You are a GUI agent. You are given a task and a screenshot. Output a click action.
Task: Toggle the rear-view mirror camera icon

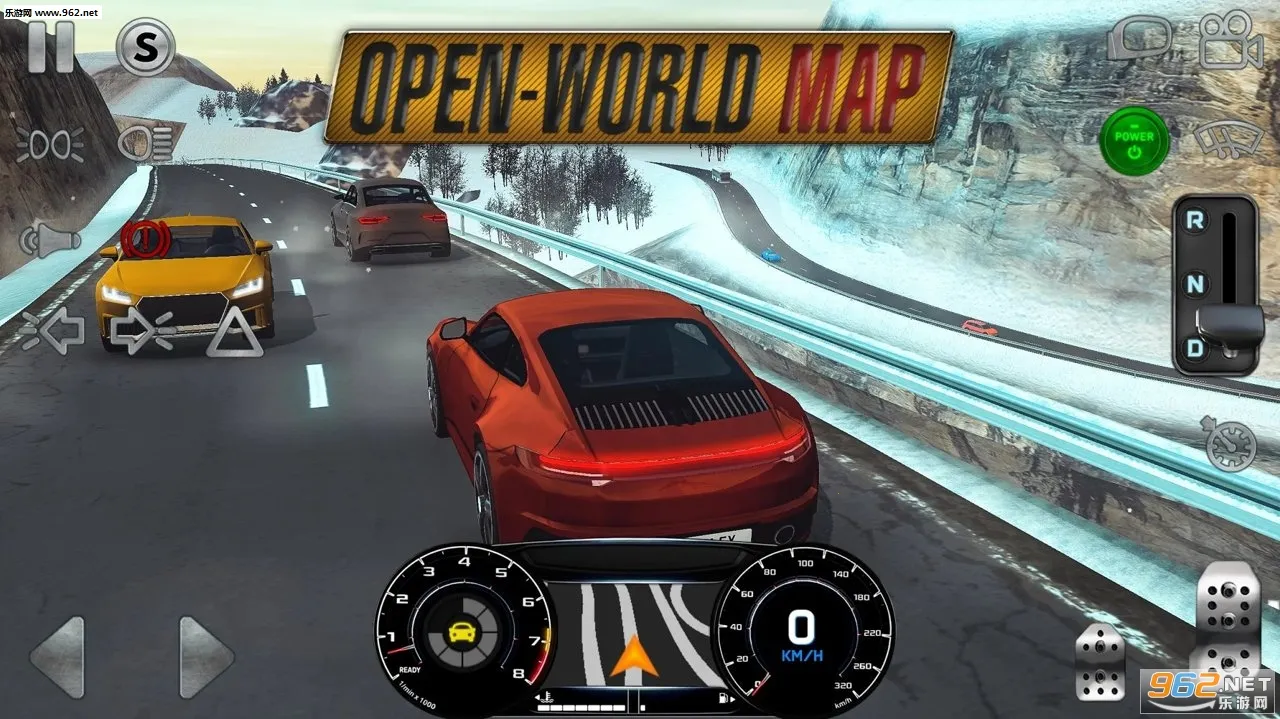[1139, 40]
